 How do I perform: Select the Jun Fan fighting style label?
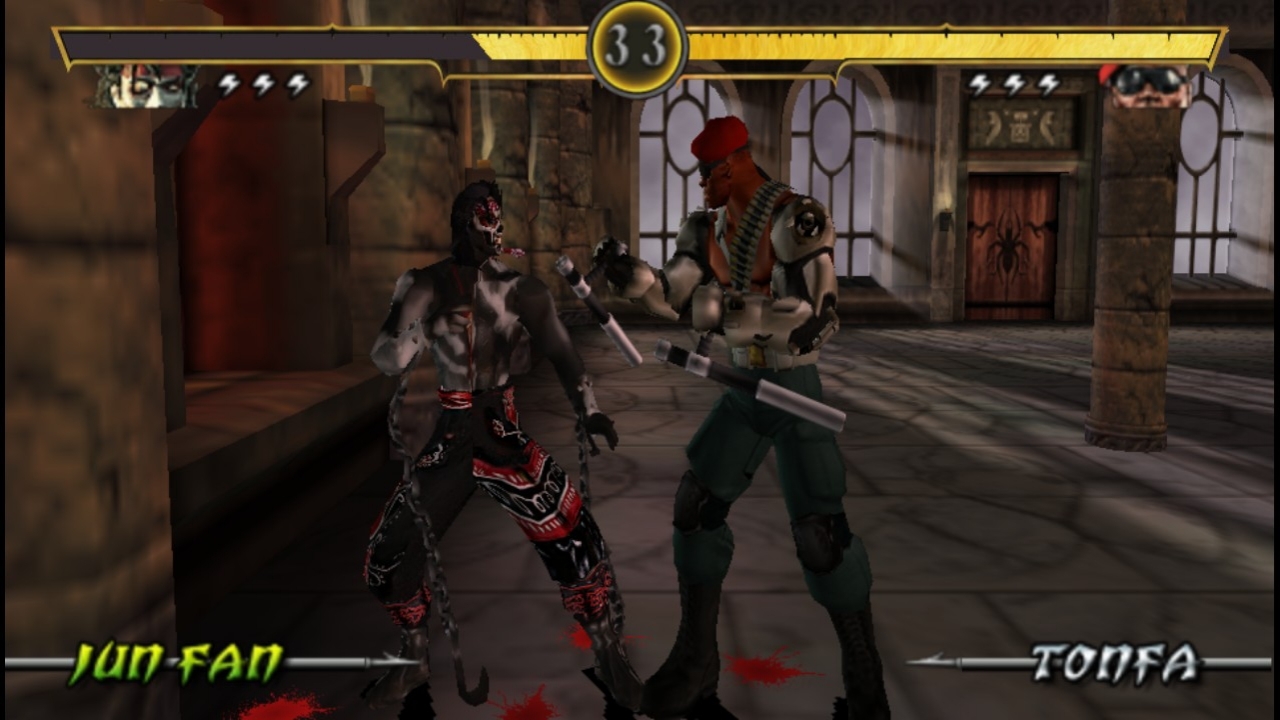[176, 663]
